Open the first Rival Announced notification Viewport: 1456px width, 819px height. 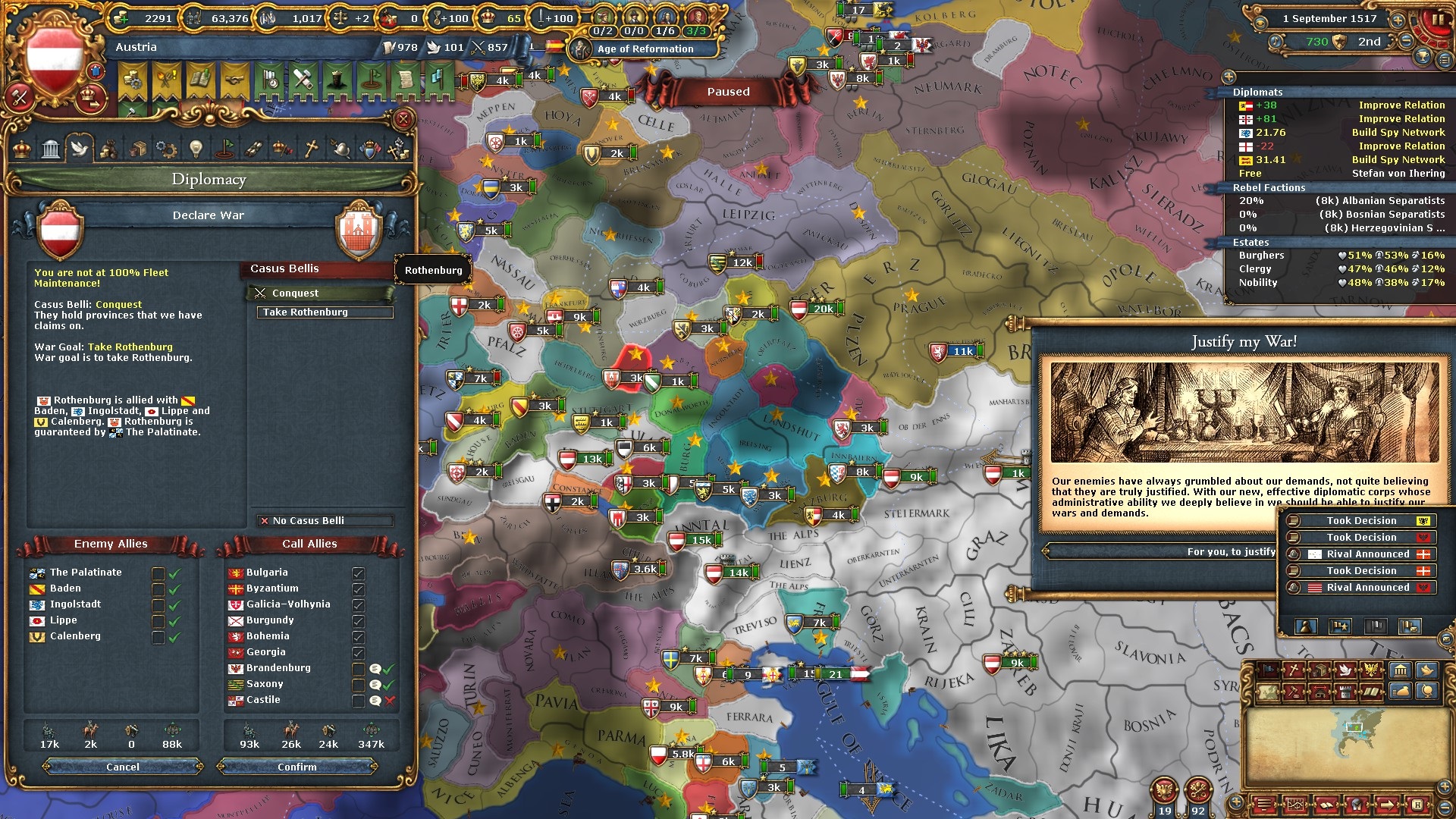(1362, 554)
